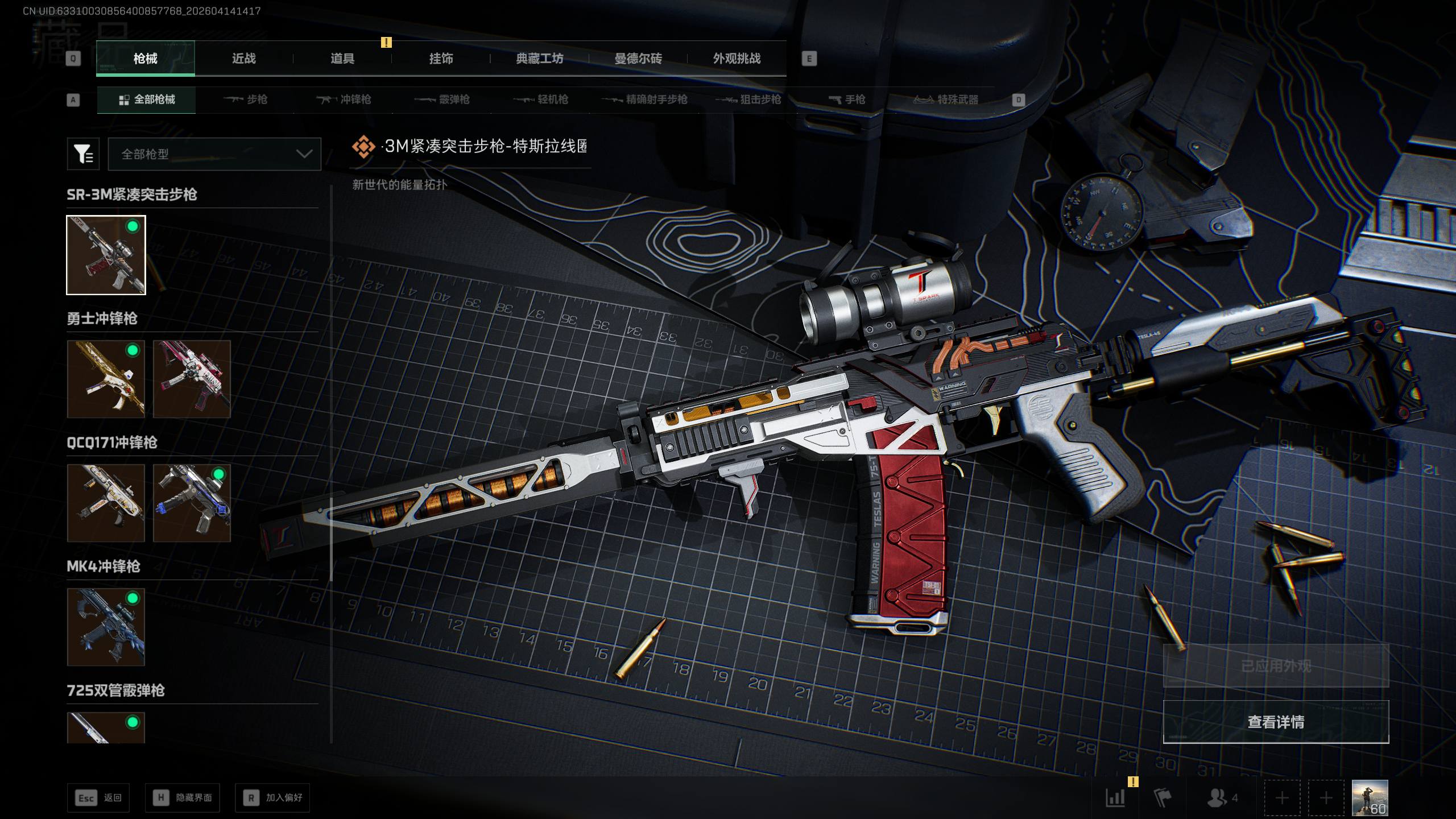Select the SR-3M Tesla coil skin thumbnail

[x=106, y=255]
